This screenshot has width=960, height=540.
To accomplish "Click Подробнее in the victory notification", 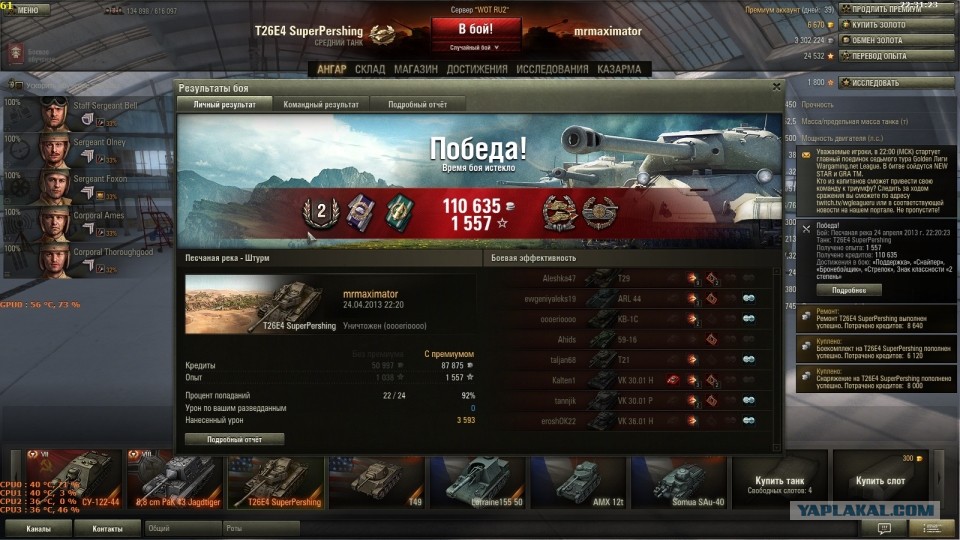I will [x=849, y=290].
